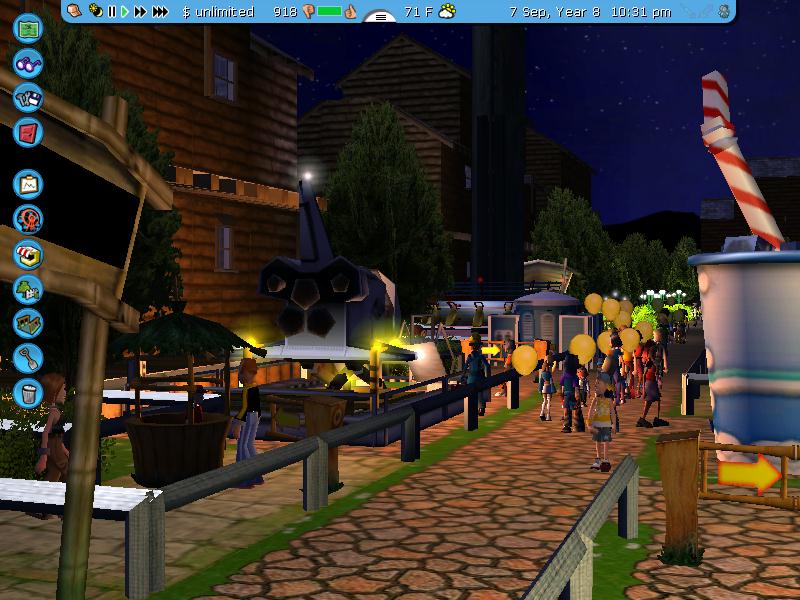
Task: Open the paths and fences building menu
Action: tap(27, 323)
